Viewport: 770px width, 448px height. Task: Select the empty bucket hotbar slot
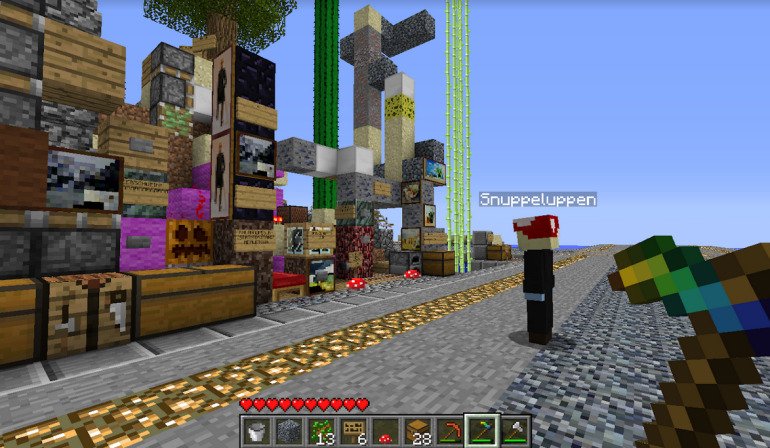tap(256, 431)
